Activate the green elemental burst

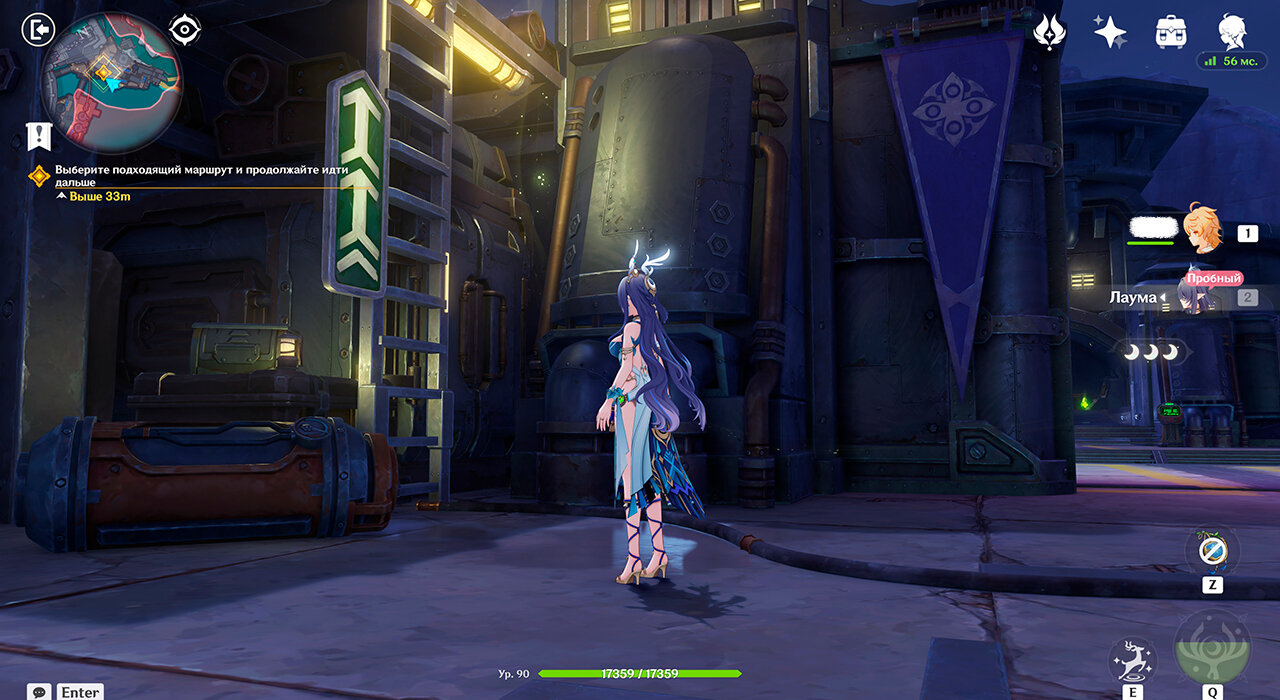point(1212,648)
